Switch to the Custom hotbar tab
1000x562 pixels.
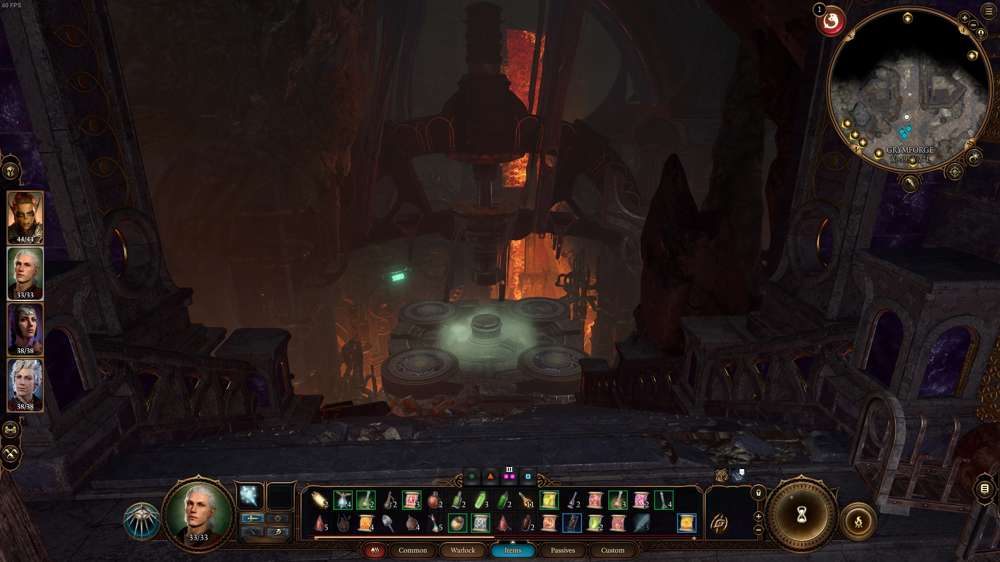tap(612, 550)
